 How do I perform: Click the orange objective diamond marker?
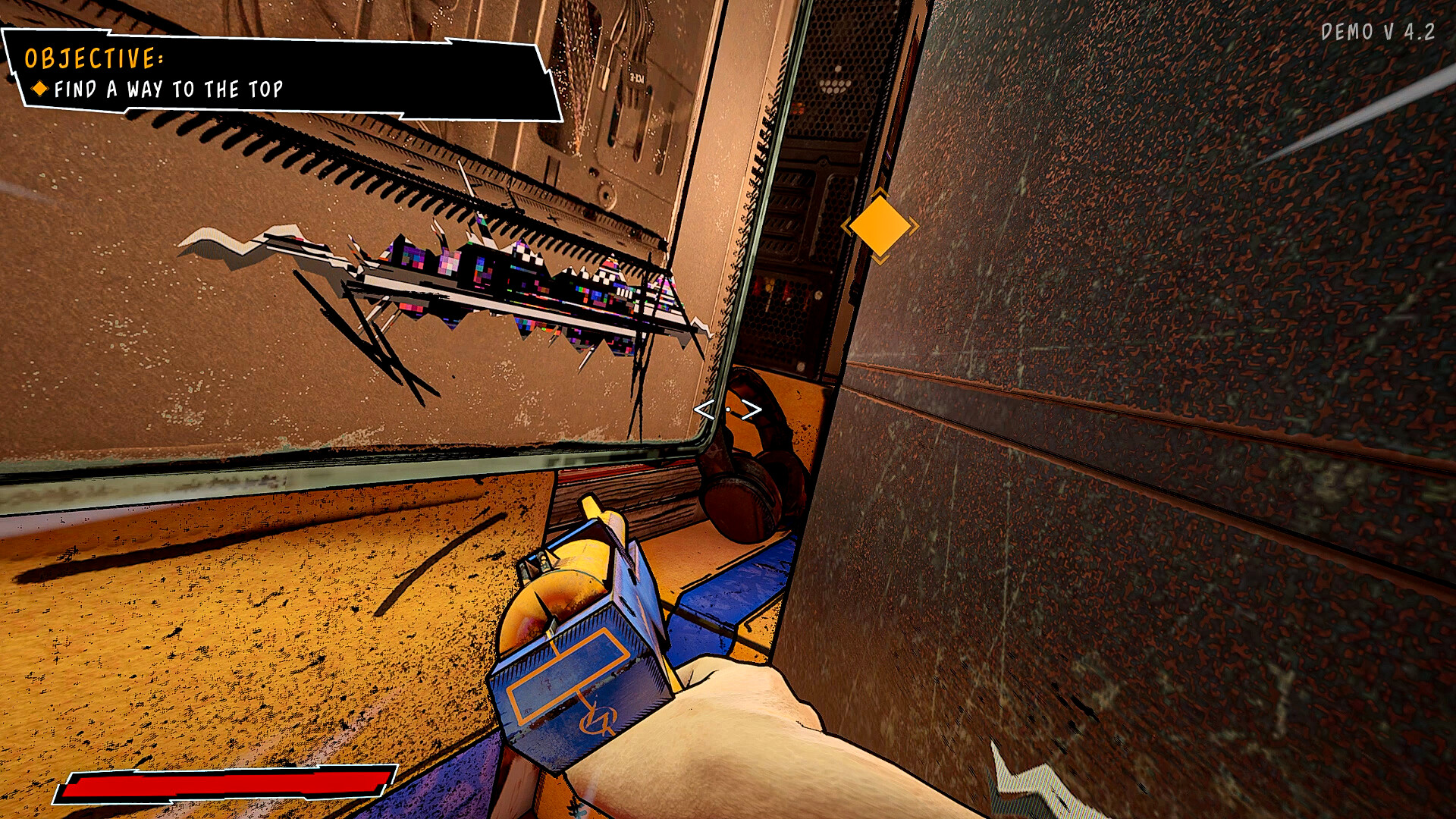(878, 227)
